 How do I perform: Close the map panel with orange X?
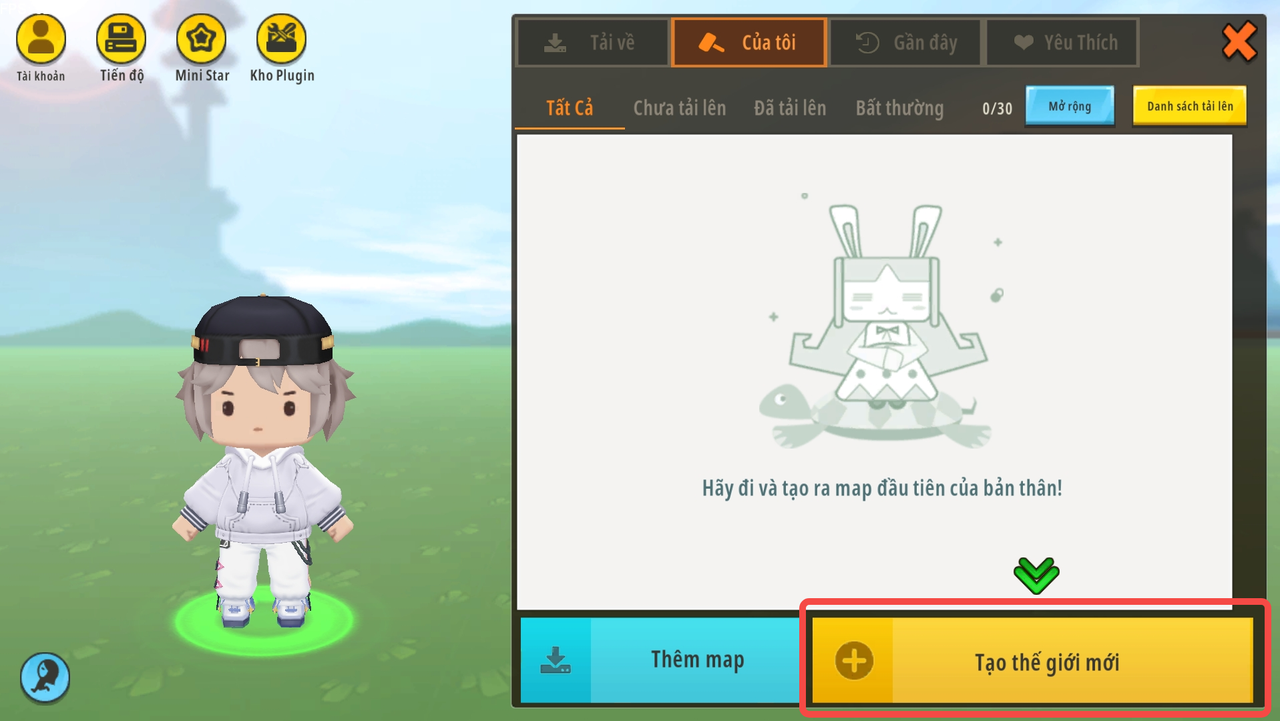pyautogui.click(x=1239, y=42)
